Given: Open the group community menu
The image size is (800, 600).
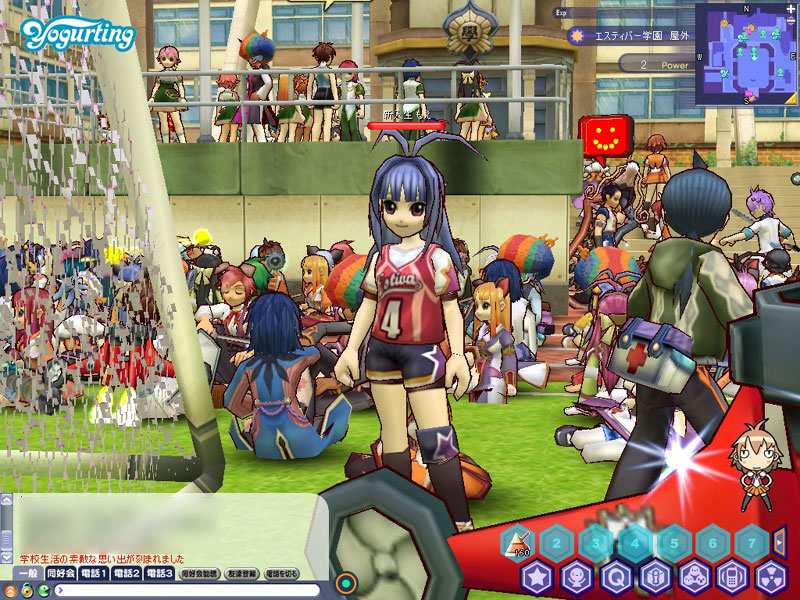Looking at the screenshot, I should [693, 577].
